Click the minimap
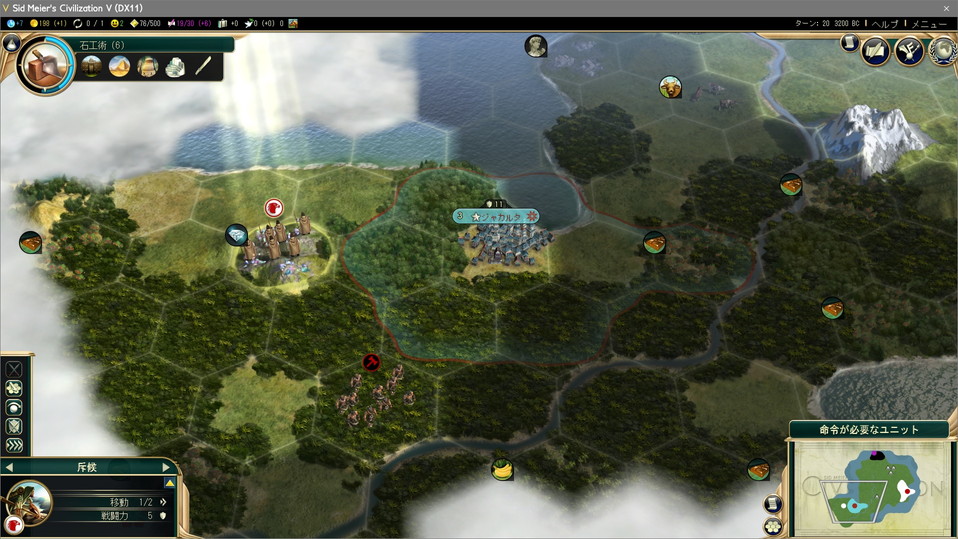958x539 pixels. [x=869, y=487]
